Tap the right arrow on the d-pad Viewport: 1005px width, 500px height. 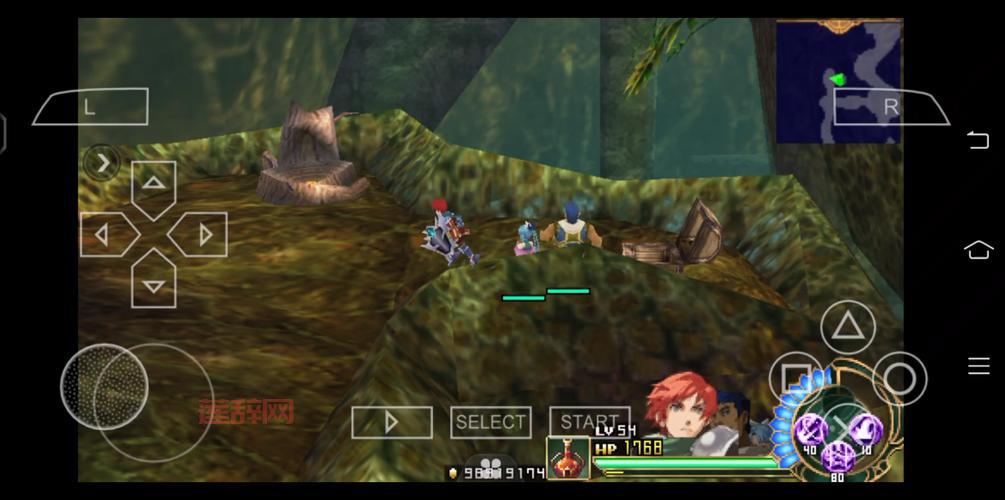(202, 235)
